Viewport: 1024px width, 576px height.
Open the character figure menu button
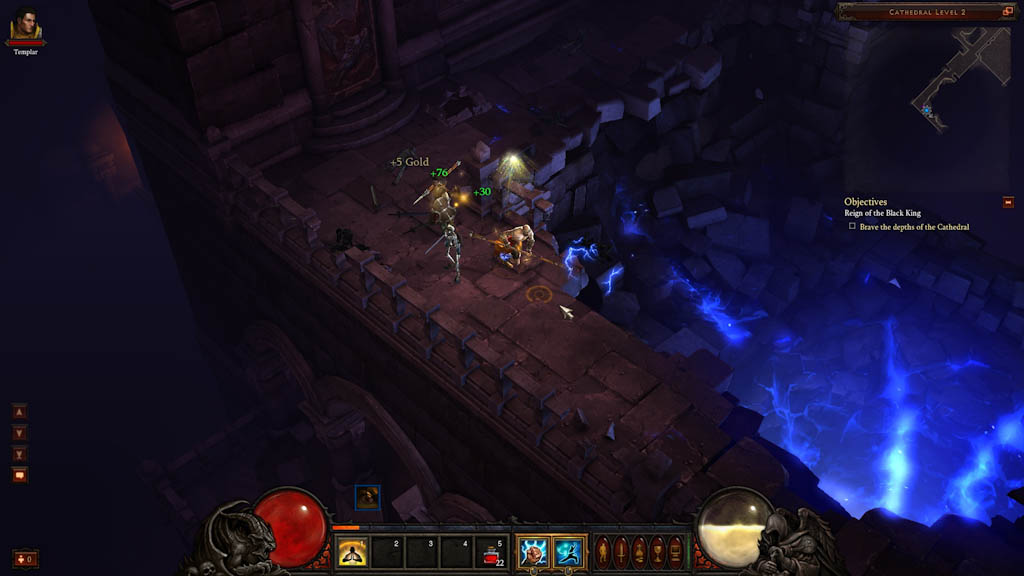pos(602,551)
